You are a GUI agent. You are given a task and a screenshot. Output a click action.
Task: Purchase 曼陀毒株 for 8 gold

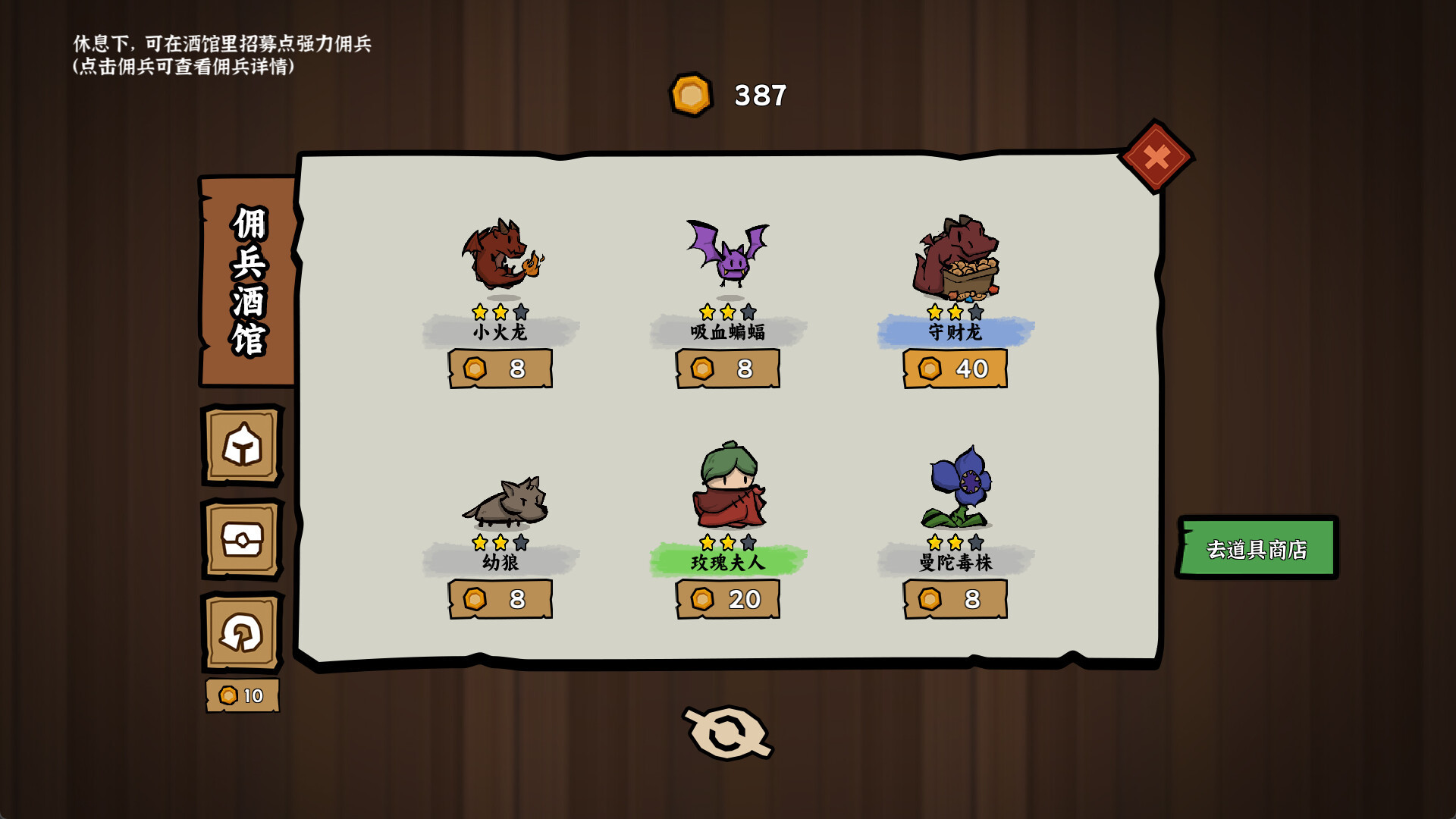pyautogui.click(x=955, y=599)
